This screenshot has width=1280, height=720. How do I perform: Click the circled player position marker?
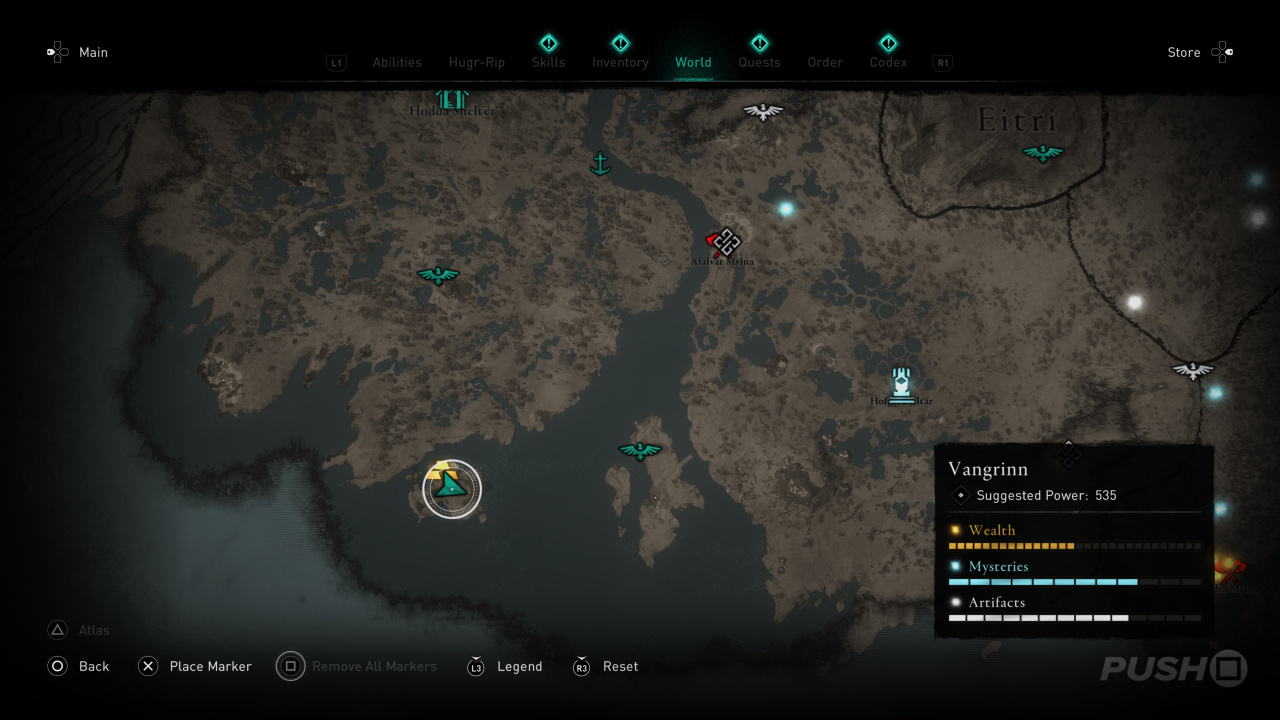point(452,489)
